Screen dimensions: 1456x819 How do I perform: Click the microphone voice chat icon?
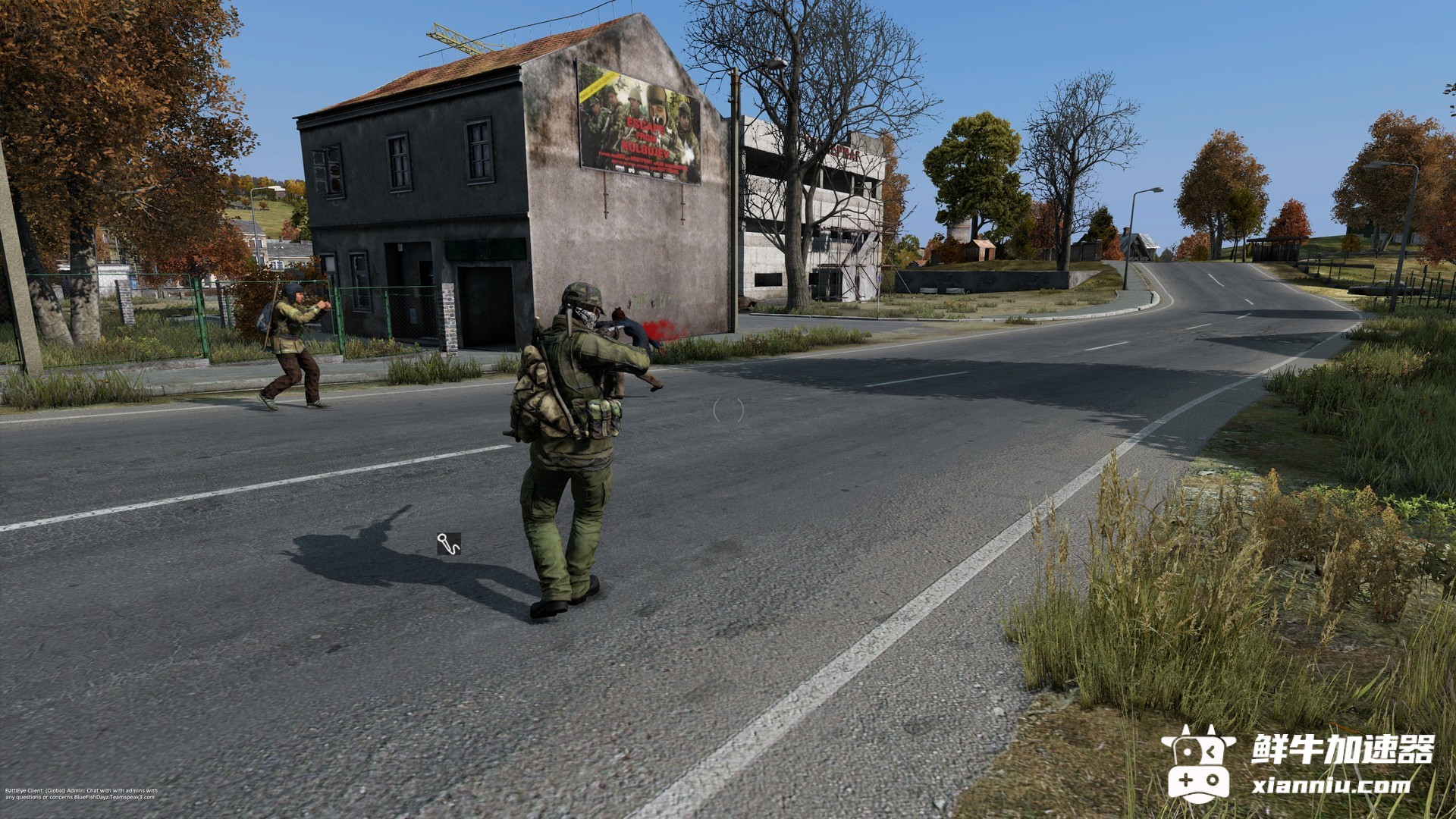(x=448, y=544)
